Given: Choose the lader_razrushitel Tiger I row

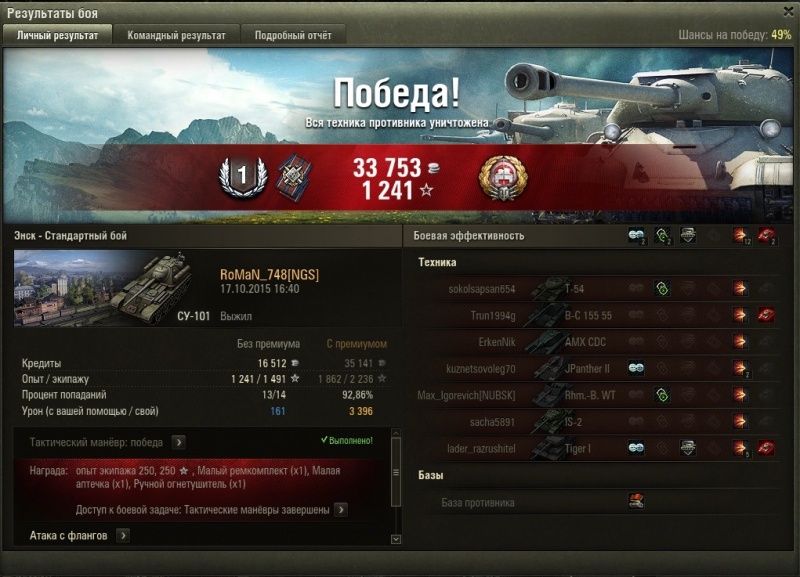Looking at the screenshot, I should (x=600, y=448).
